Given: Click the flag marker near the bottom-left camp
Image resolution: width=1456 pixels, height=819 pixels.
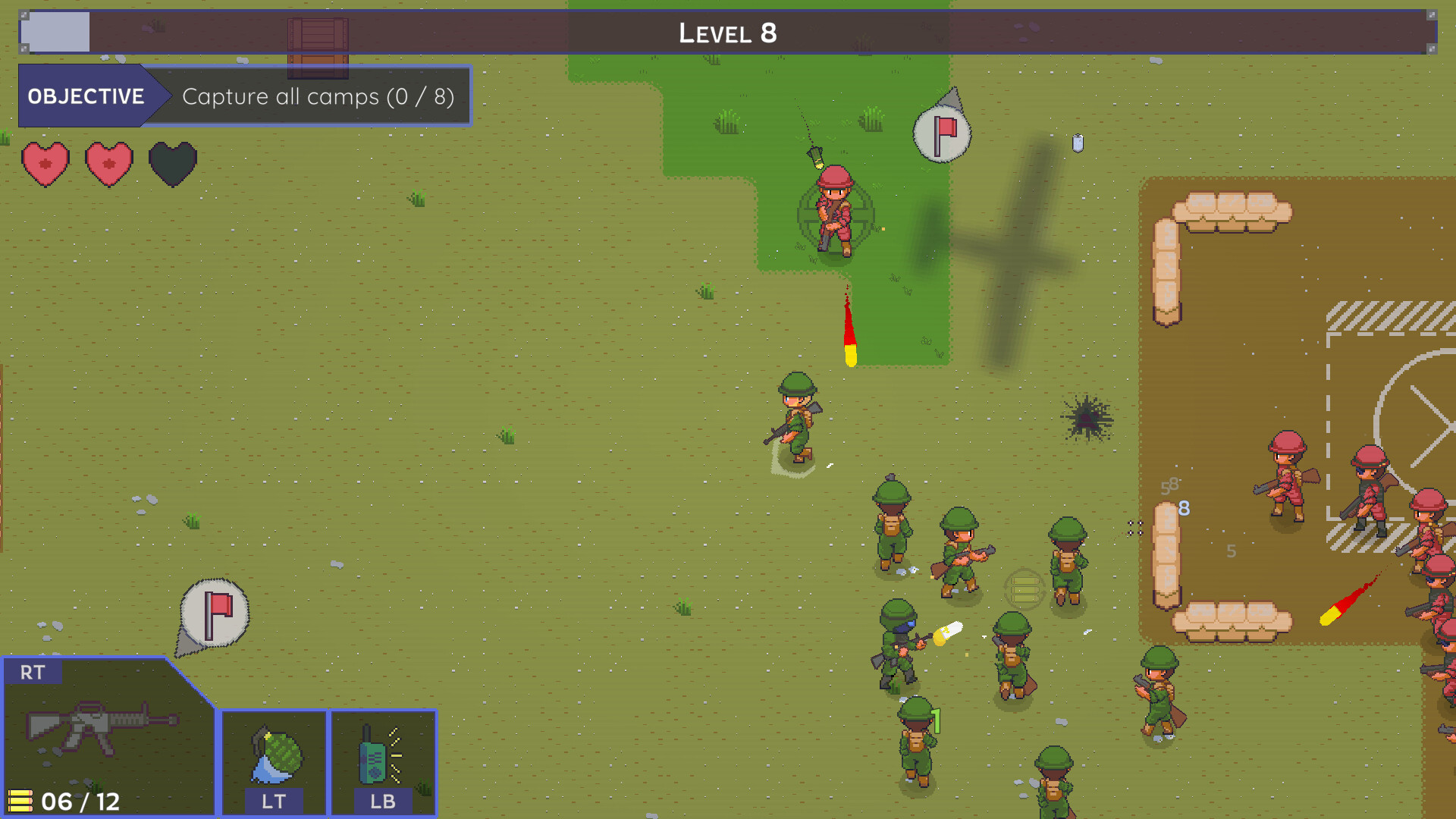Looking at the screenshot, I should pos(214,611).
